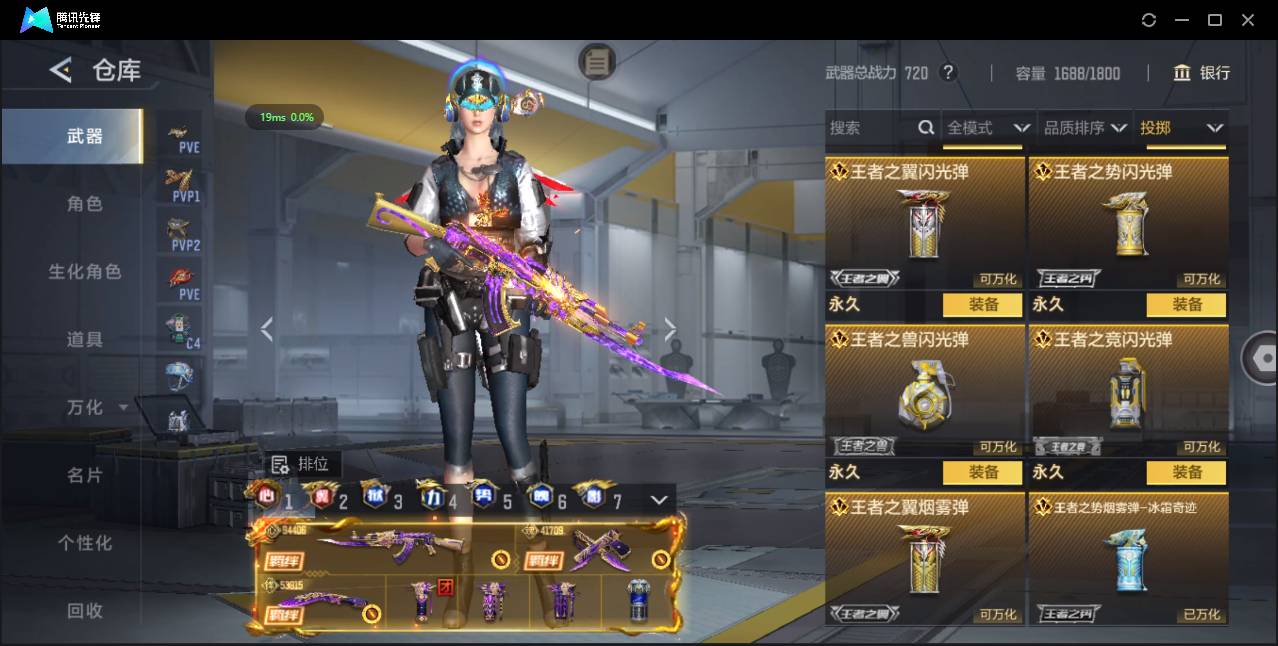Open the 名片 section

[x=85, y=475]
